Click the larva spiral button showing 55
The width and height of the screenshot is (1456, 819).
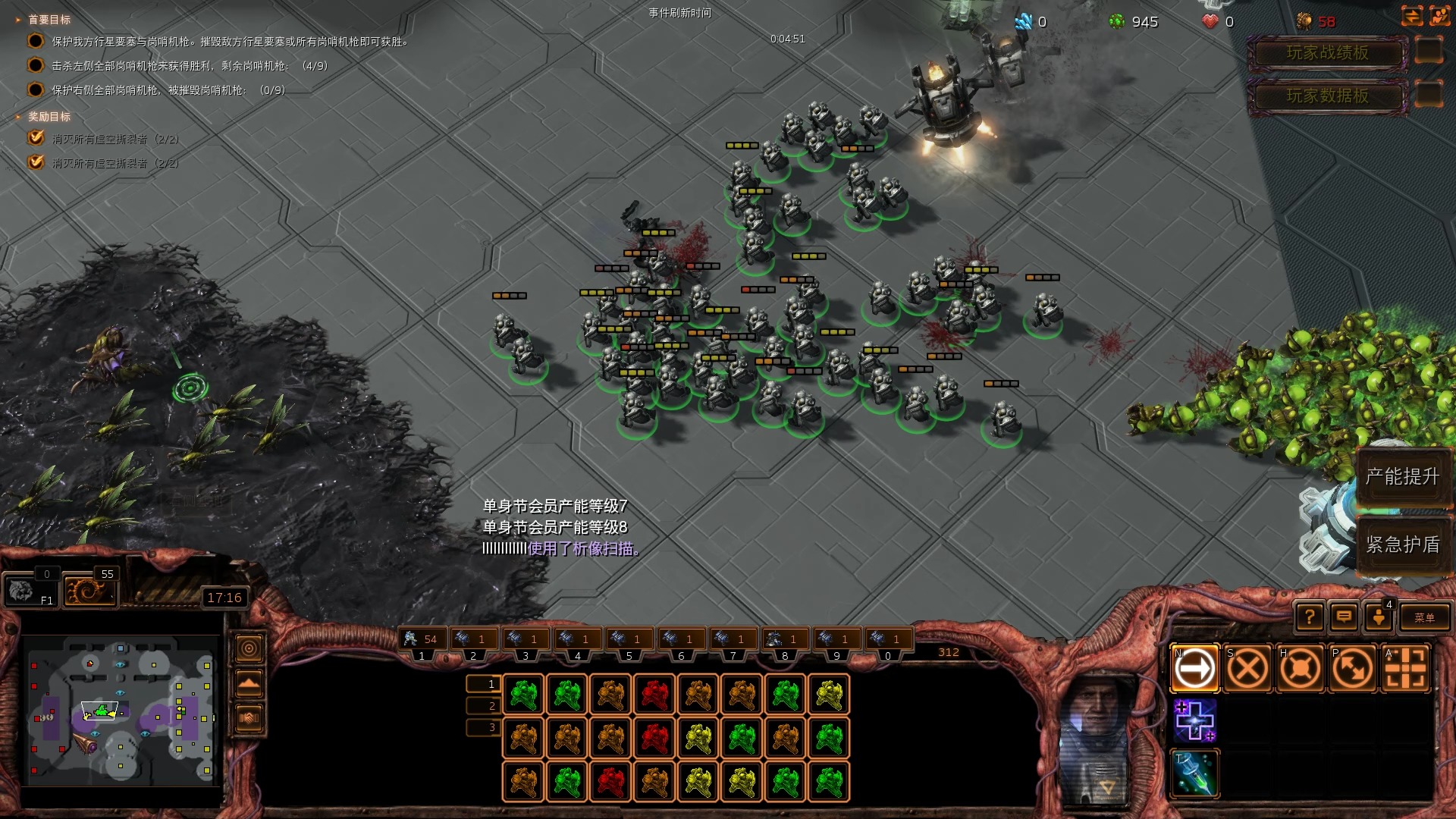89,590
